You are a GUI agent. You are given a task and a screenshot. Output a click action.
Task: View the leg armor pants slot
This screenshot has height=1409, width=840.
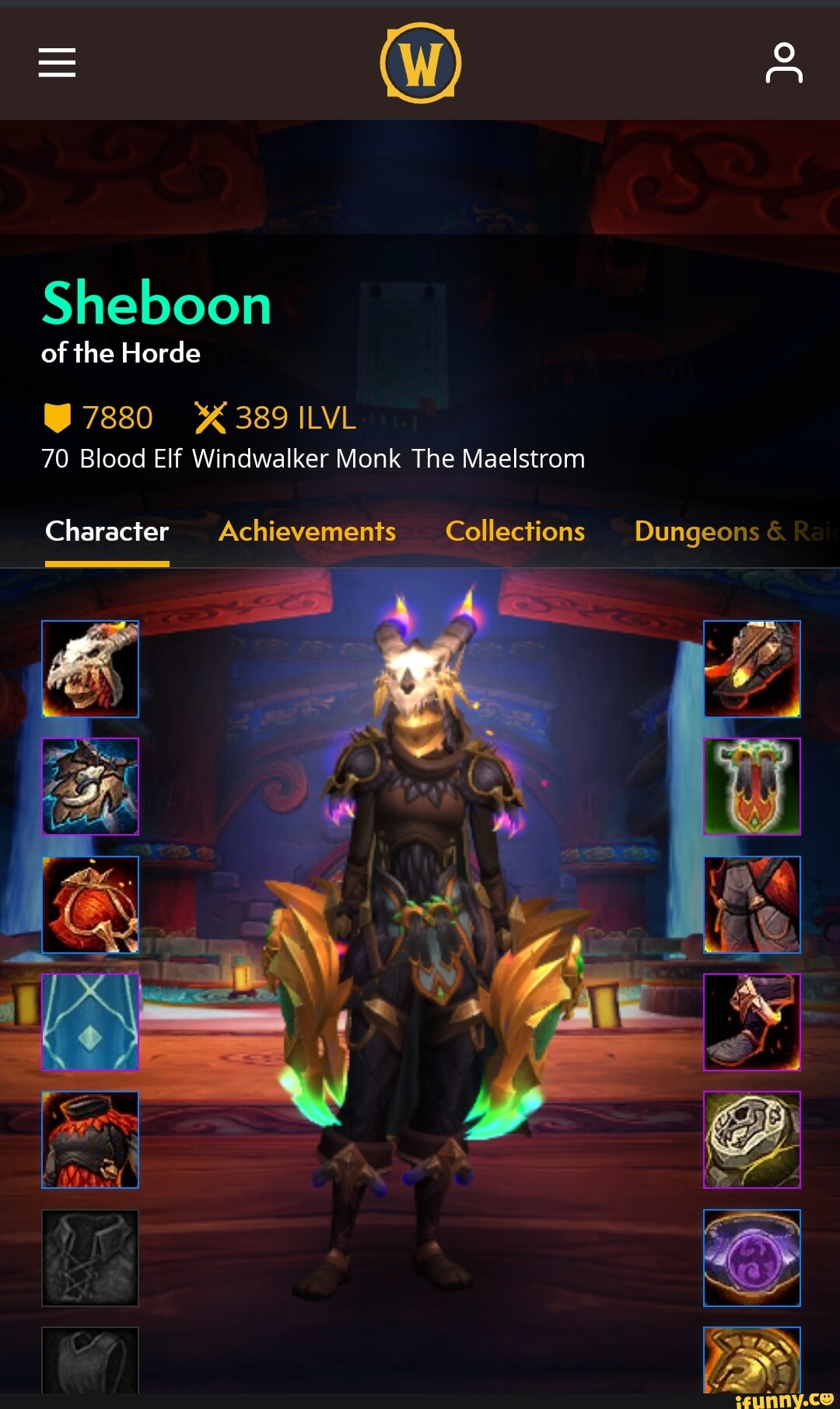coord(752,905)
